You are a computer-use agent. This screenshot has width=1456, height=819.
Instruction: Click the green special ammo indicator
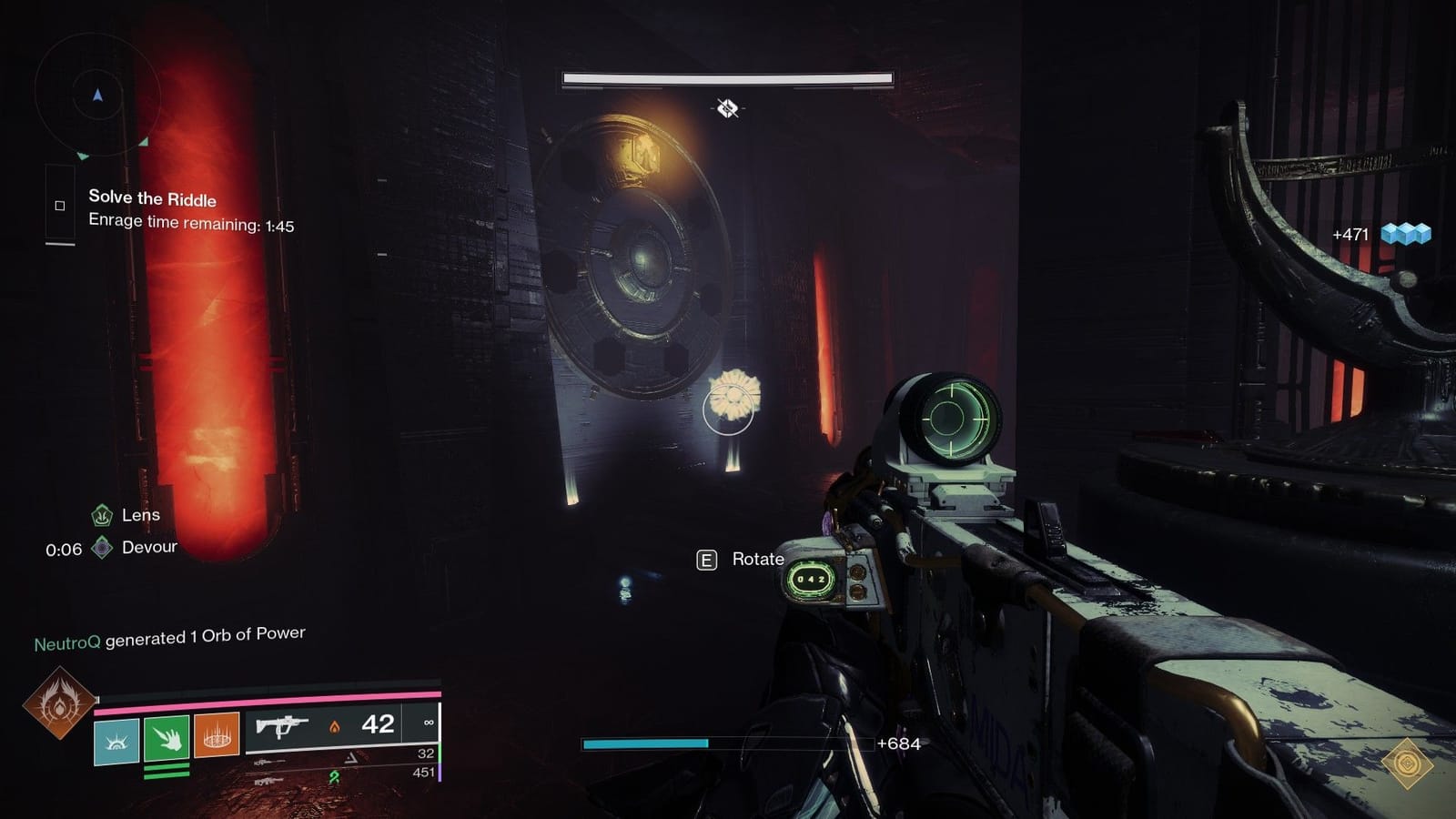pyautogui.click(x=441, y=754)
